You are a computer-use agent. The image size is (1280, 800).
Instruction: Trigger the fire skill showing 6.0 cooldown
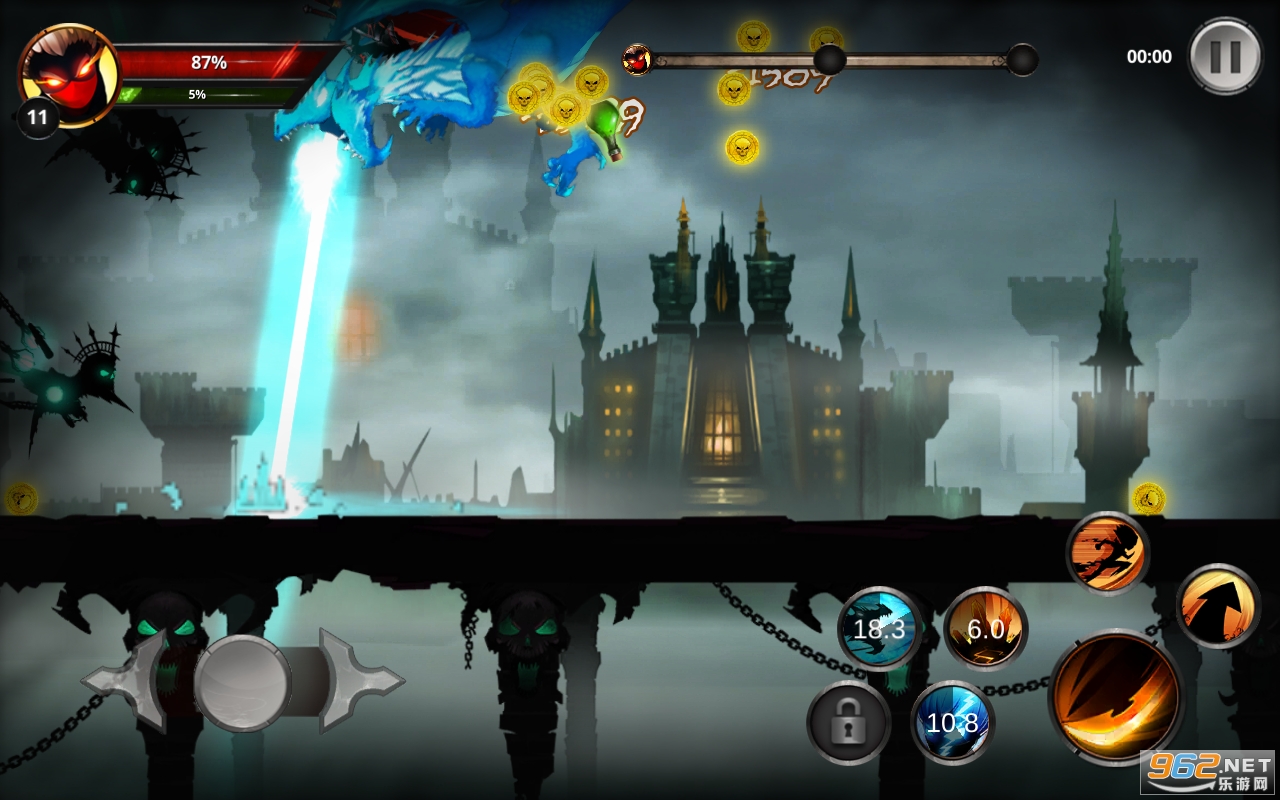pos(985,629)
